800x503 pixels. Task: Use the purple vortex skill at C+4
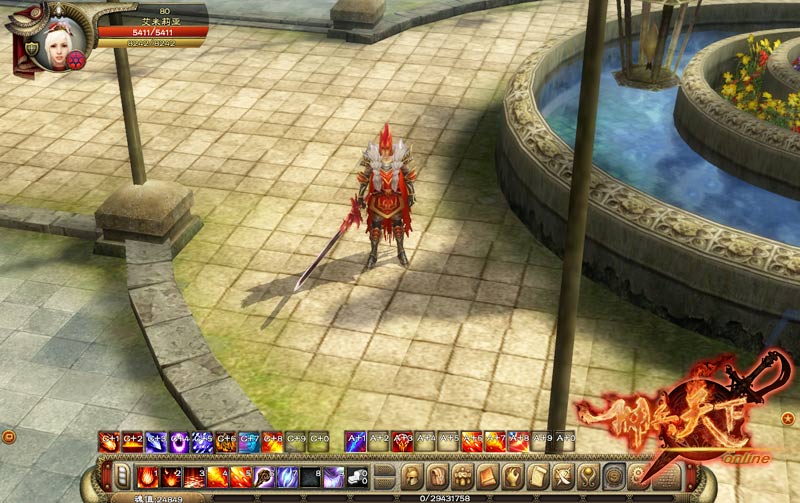pyautogui.click(x=179, y=441)
